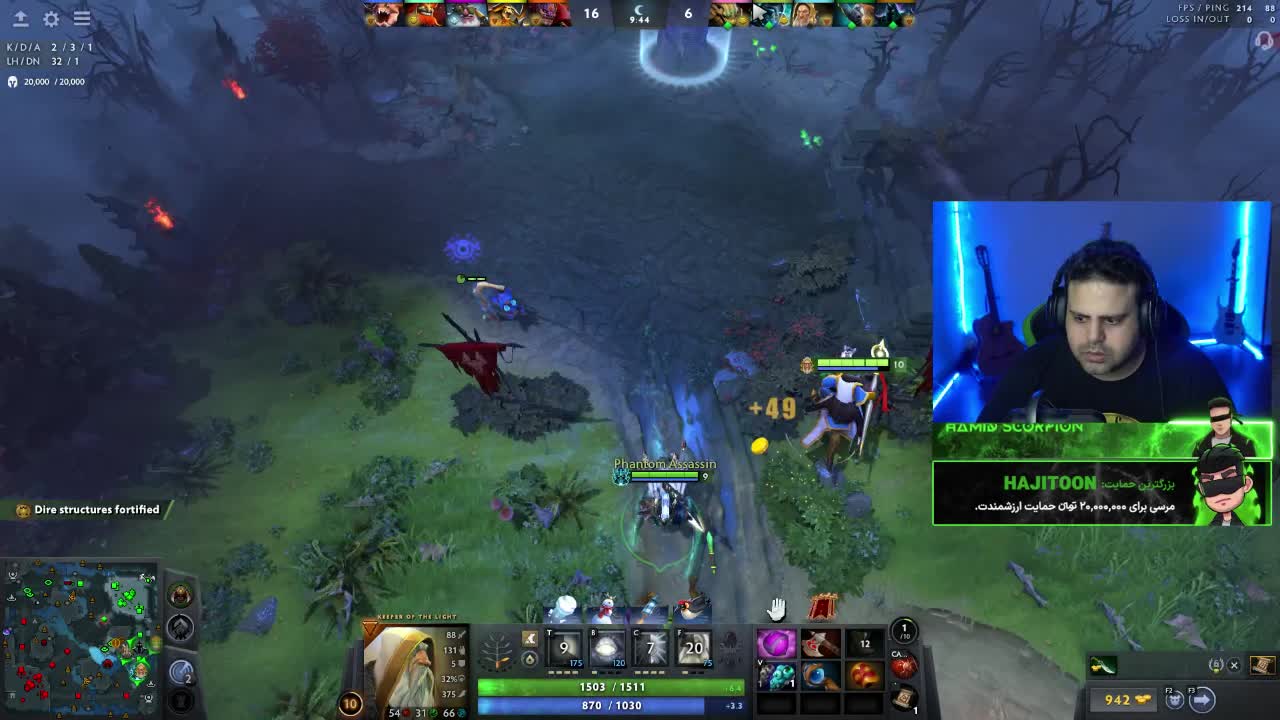
Task: Select the purple orb inventory item
Action: [776, 645]
